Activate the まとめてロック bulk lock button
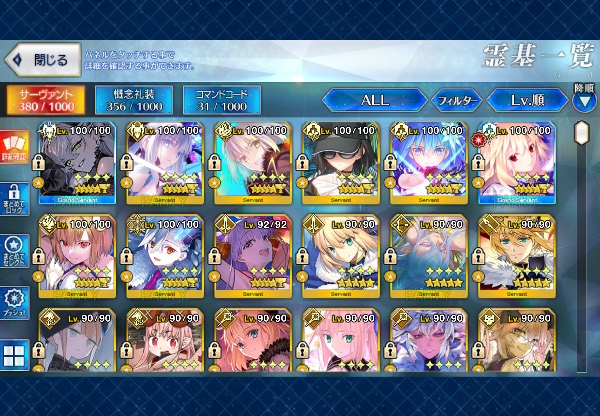600x416 pixels. [15, 194]
